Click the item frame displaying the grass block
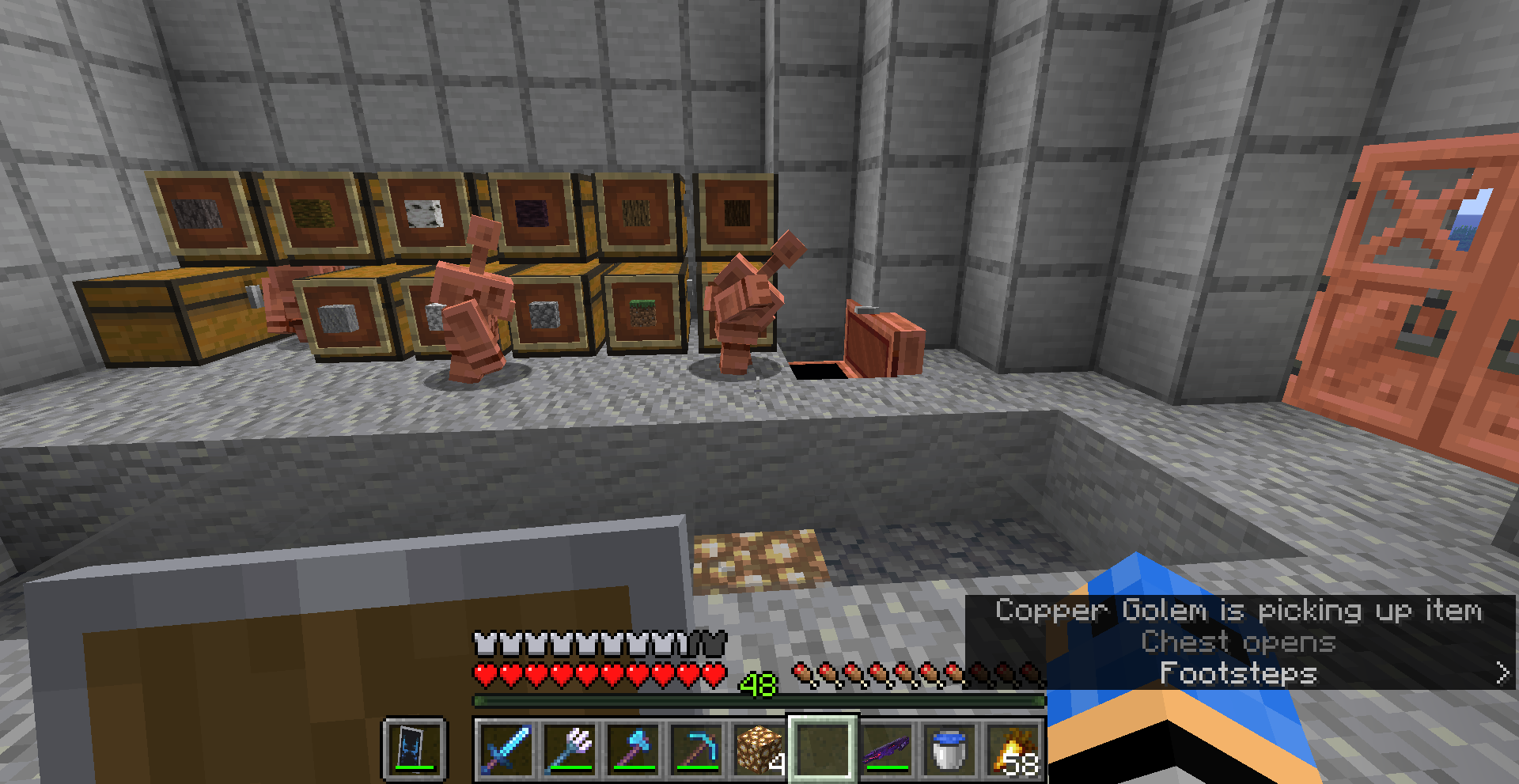The image size is (1519, 784). click(642, 313)
